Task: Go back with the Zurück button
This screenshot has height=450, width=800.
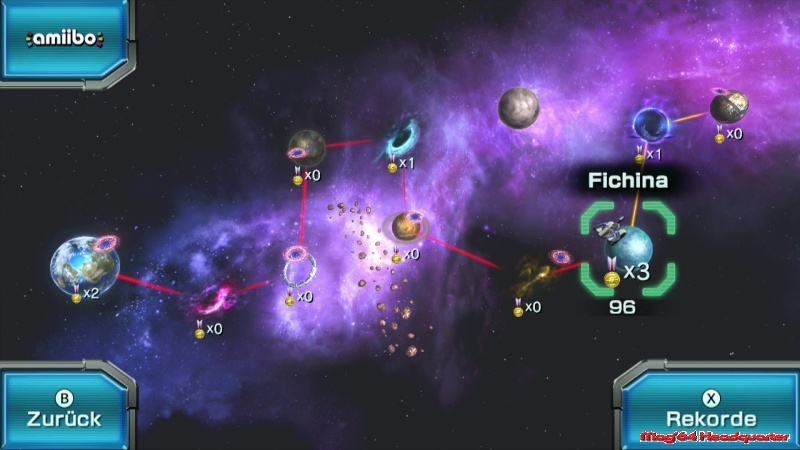Action: tap(65, 410)
